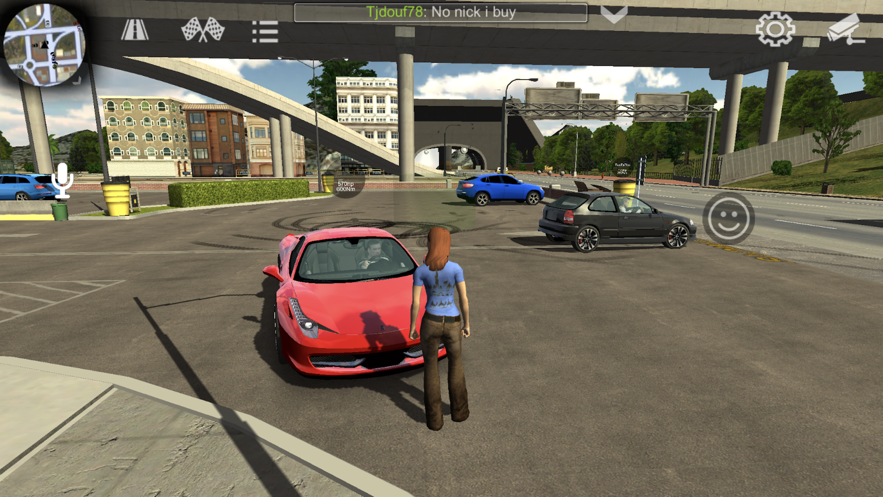Open the checkered race flags menu
883x497 pixels.
[202, 30]
